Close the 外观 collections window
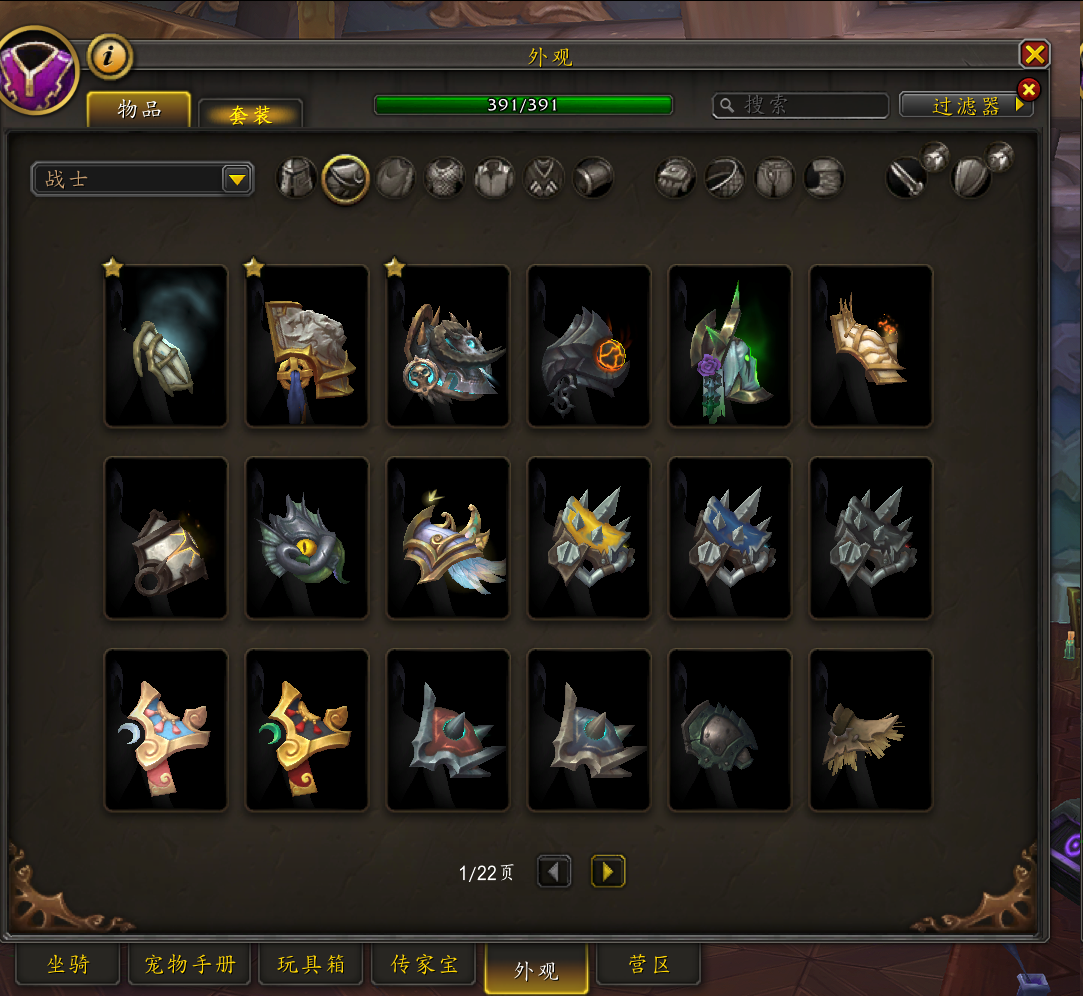This screenshot has height=996, width=1083. 1034,54
